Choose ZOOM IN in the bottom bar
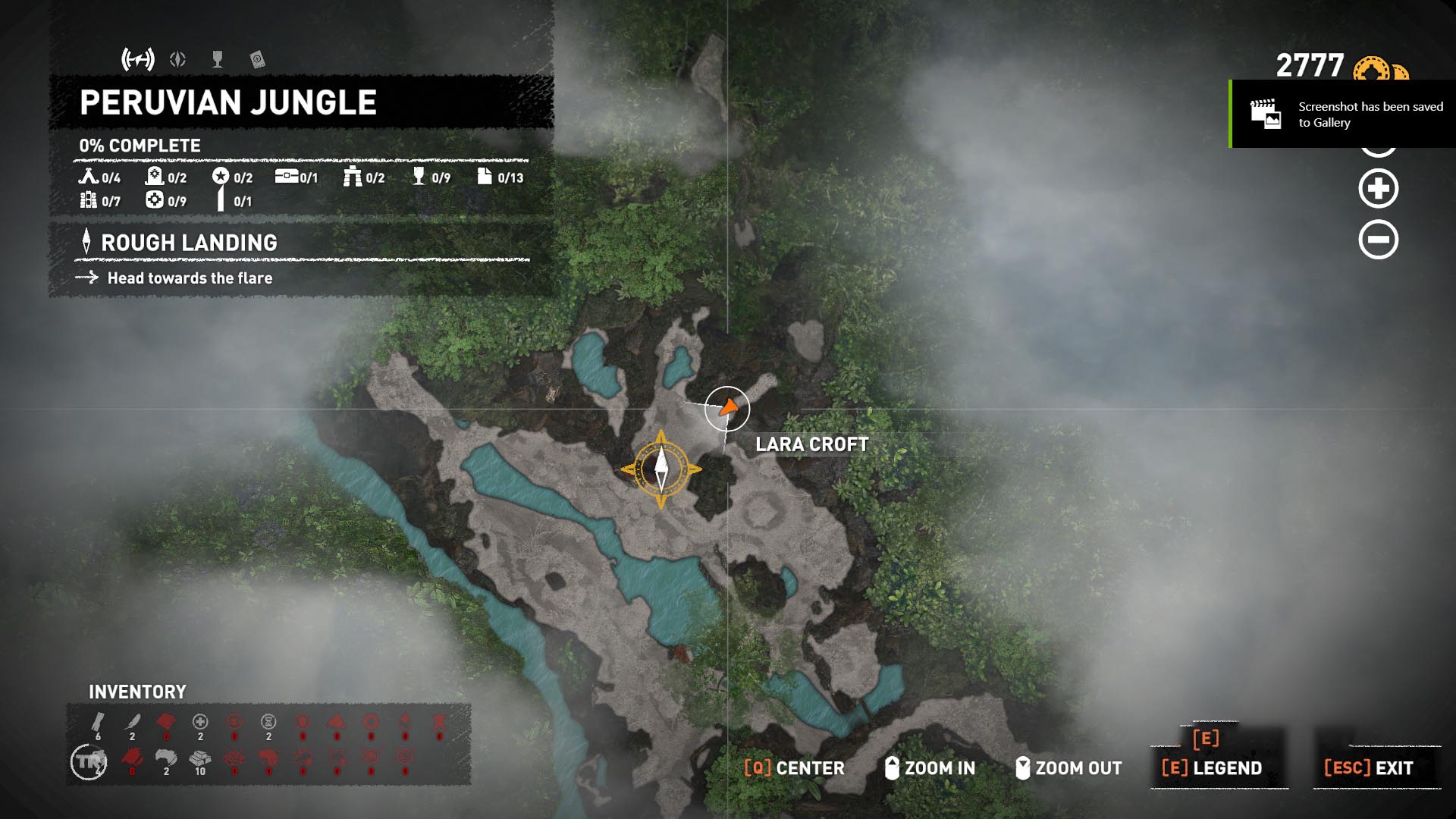The image size is (1456, 819). click(x=930, y=768)
